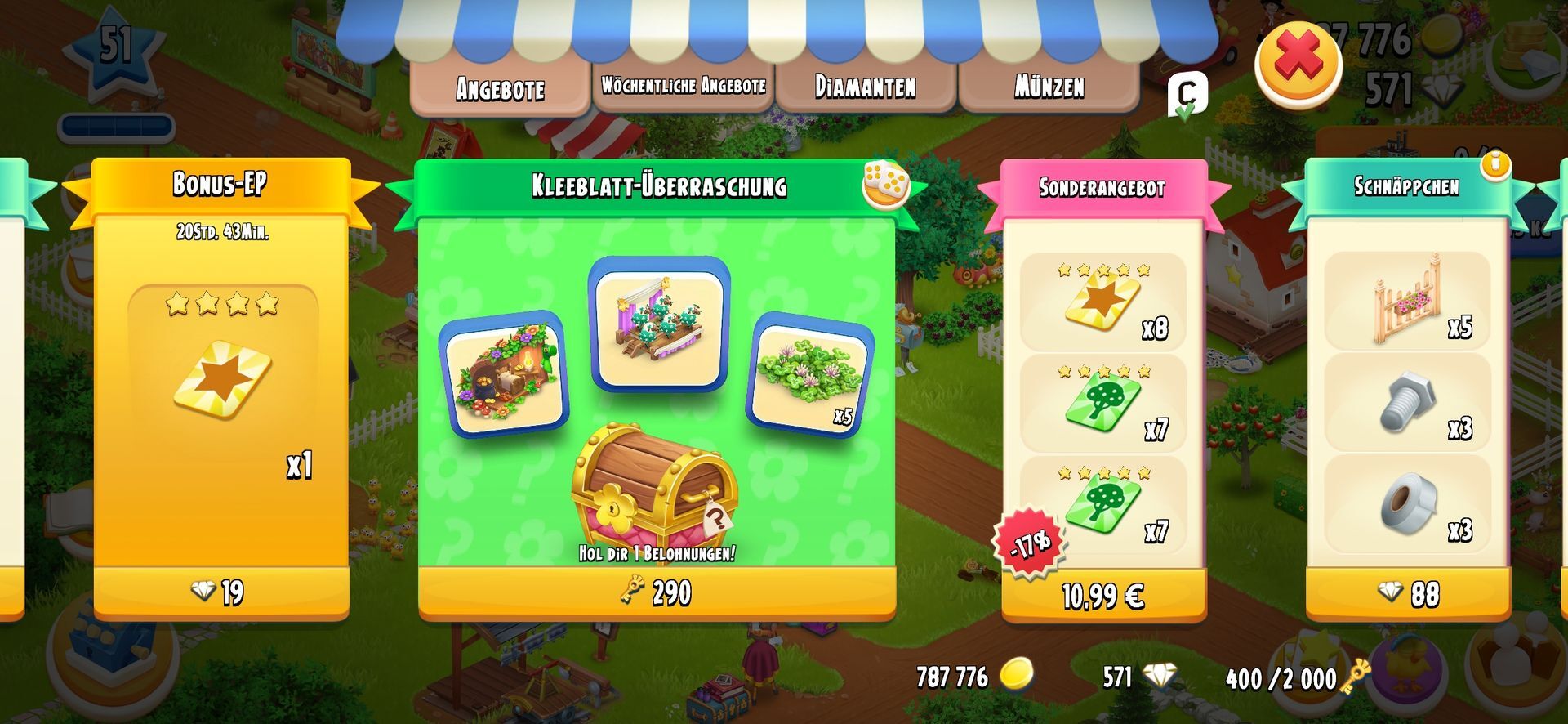
Task: Open the Wöchentliche Angebote tab
Action: 683,86
